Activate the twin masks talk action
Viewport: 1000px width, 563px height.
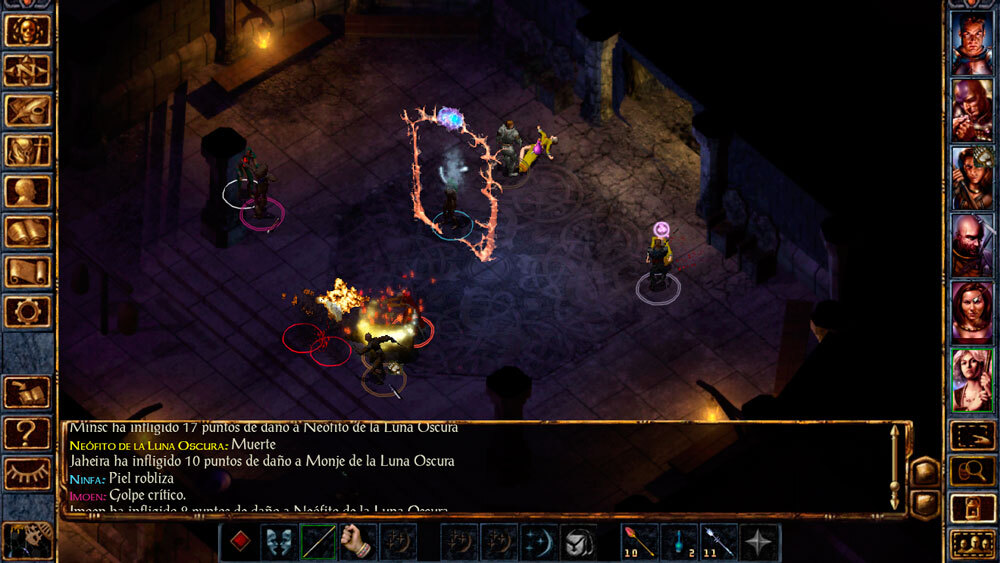(x=279, y=542)
